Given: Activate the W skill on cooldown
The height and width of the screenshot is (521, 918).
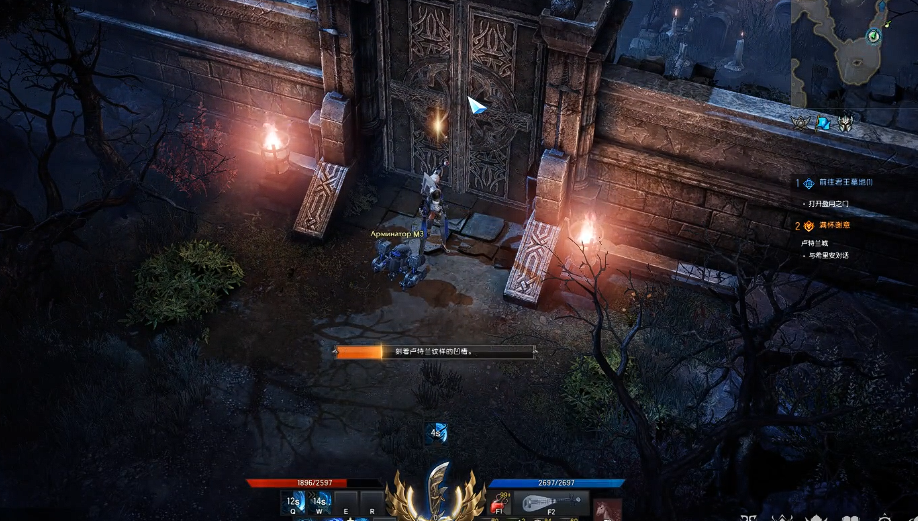Looking at the screenshot, I should pyautogui.click(x=320, y=503).
